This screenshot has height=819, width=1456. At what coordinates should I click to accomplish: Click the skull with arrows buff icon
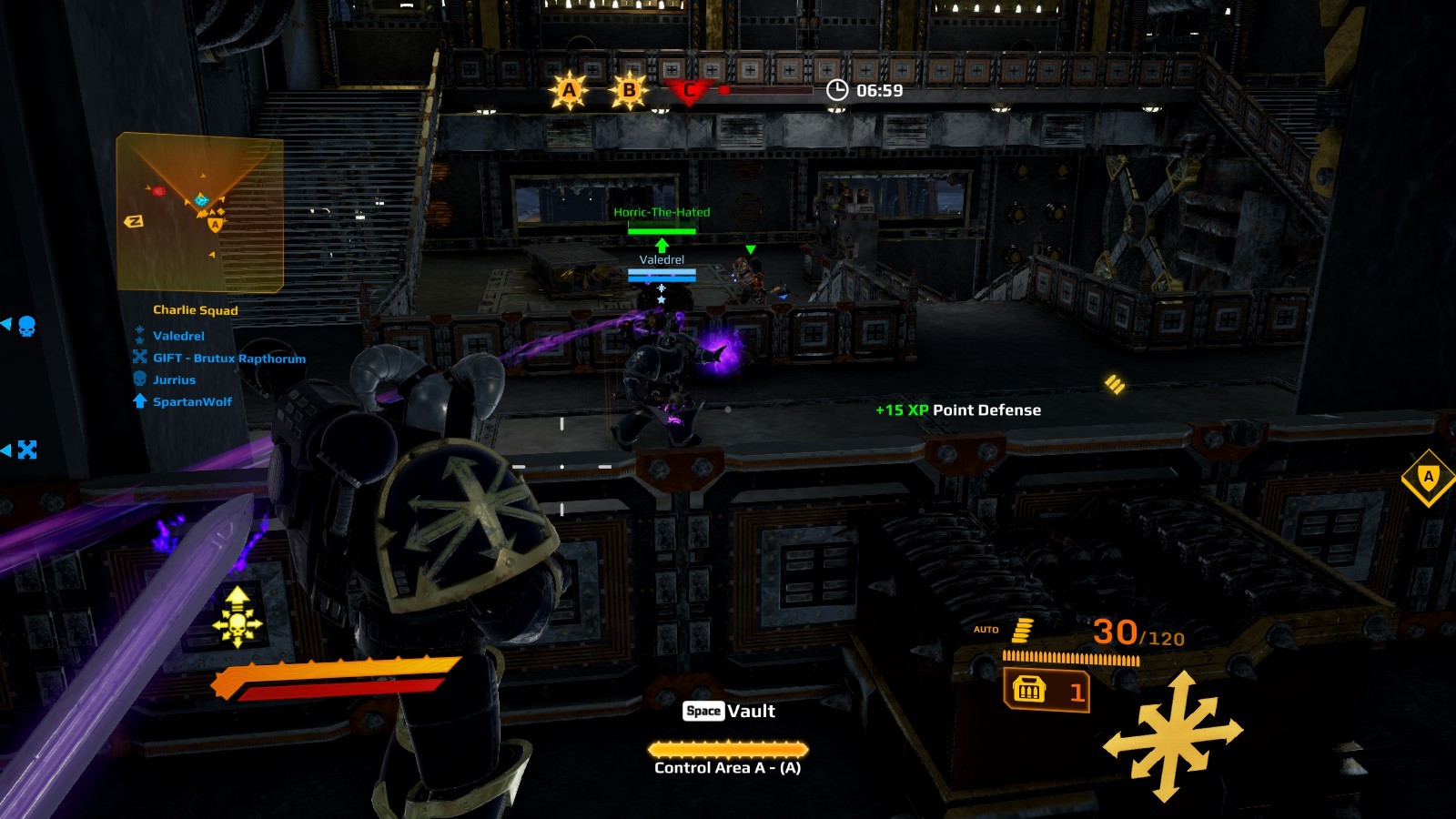tap(238, 618)
